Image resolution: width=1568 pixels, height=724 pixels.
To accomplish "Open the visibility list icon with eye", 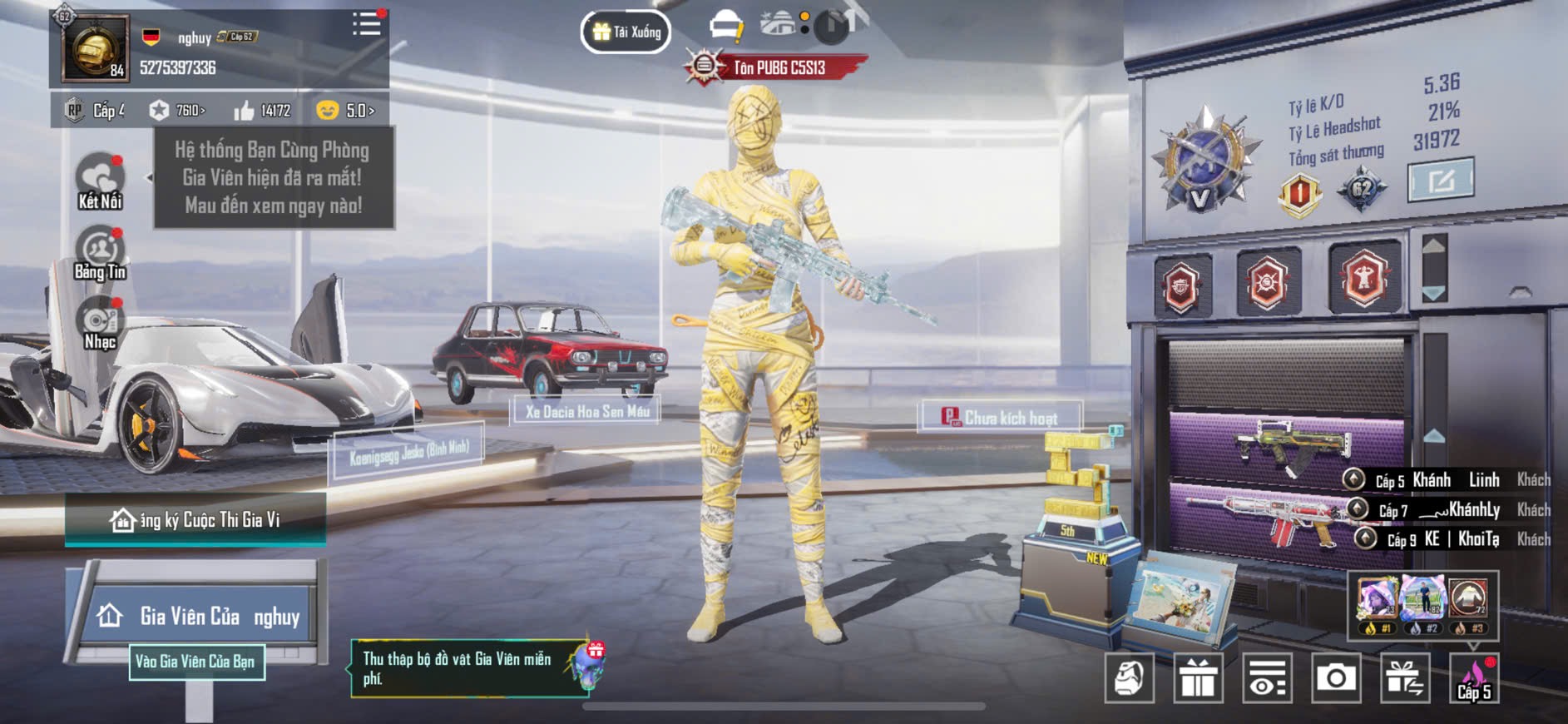I will (1267, 678).
